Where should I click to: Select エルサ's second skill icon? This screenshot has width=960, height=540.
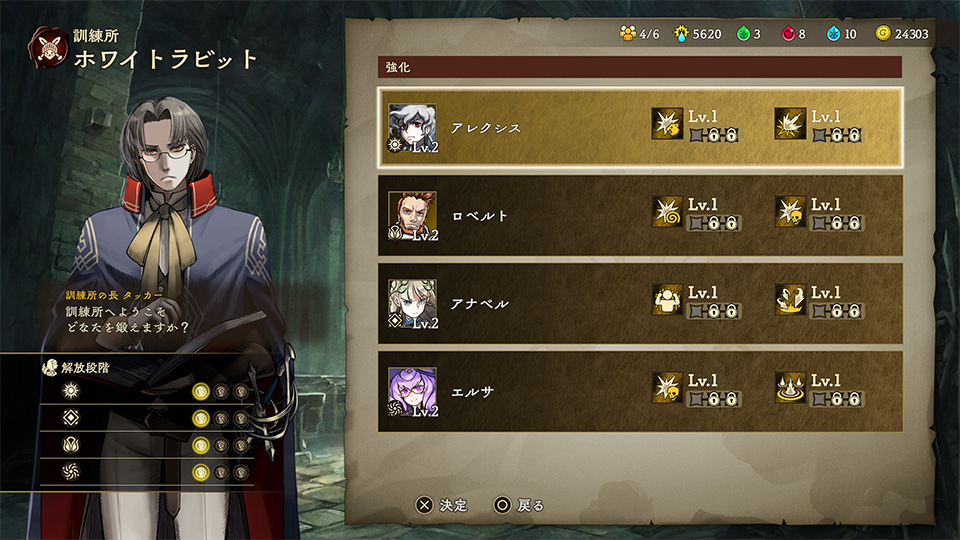pyautogui.click(x=790, y=387)
